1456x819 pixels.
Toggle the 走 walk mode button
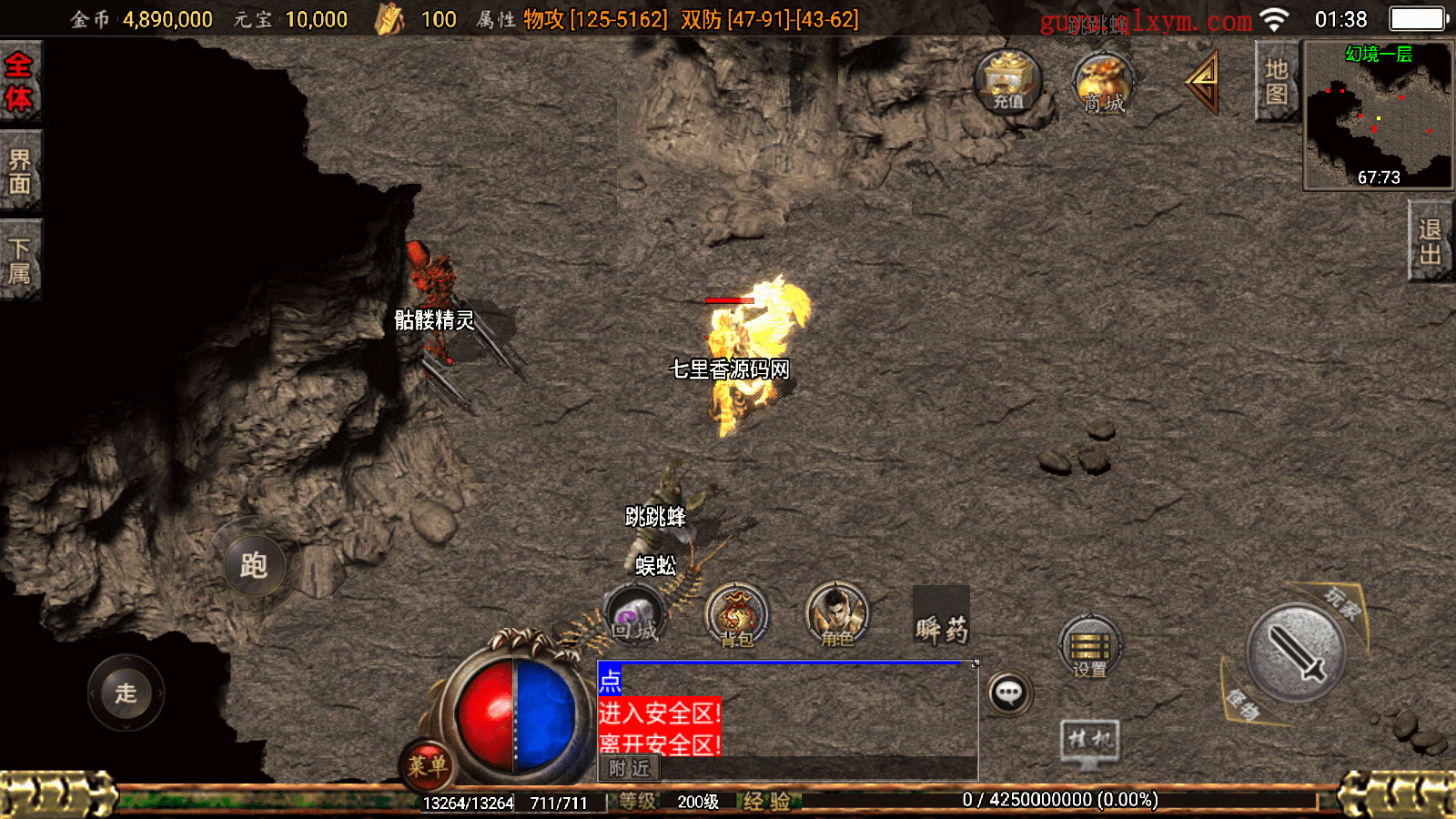(126, 693)
